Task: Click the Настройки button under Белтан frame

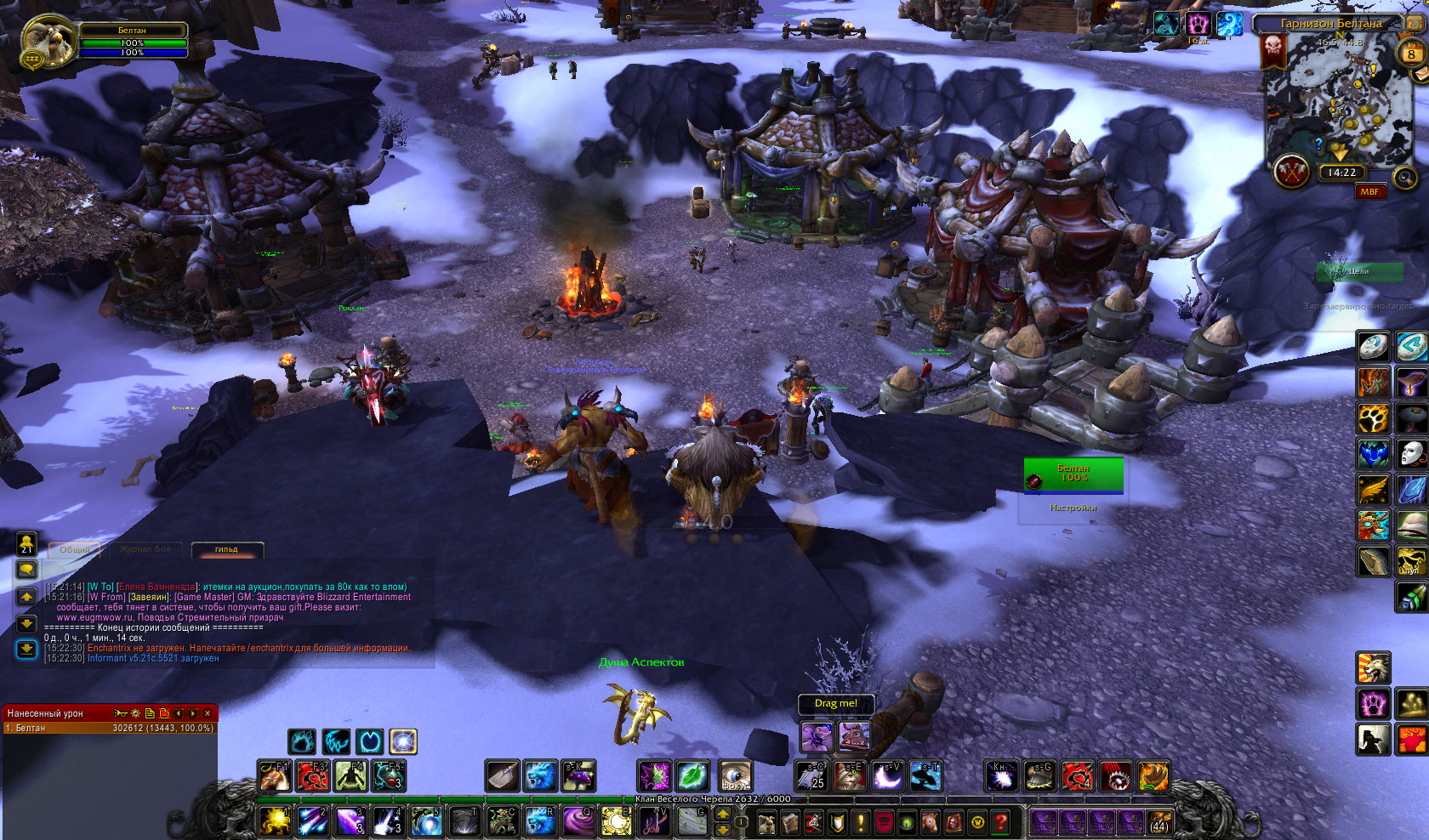Action: (x=1073, y=508)
